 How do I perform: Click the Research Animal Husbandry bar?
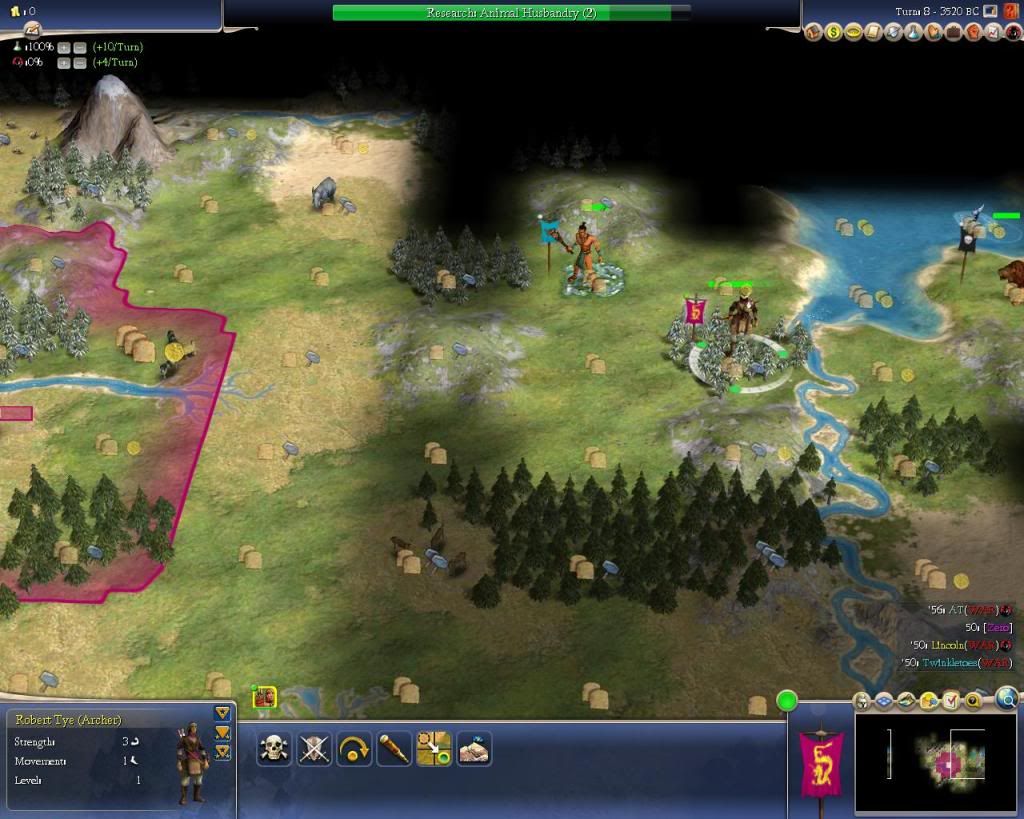pyautogui.click(x=511, y=13)
